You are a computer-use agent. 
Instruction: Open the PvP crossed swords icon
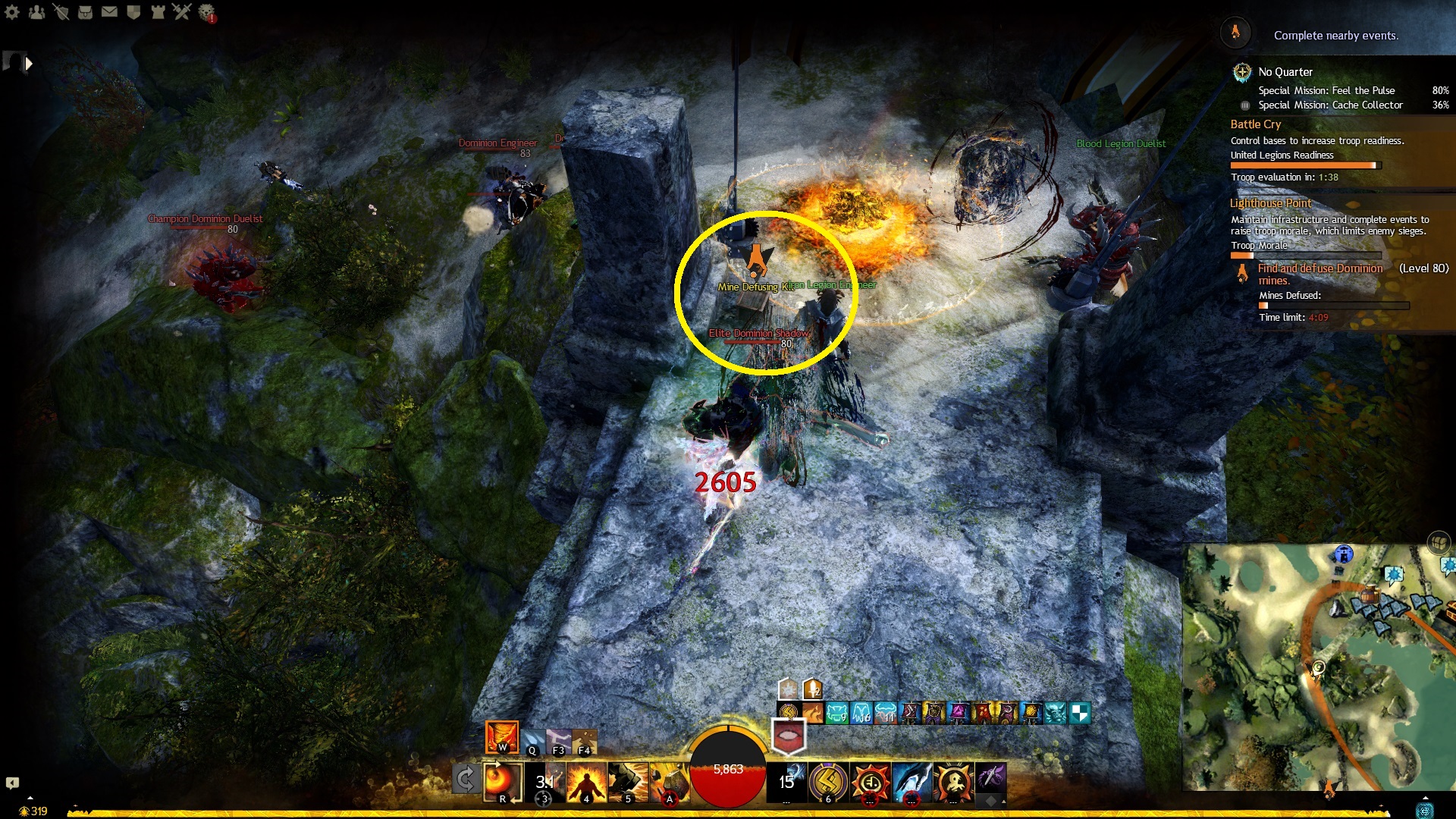pyautogui.click(x=182, y=12)
